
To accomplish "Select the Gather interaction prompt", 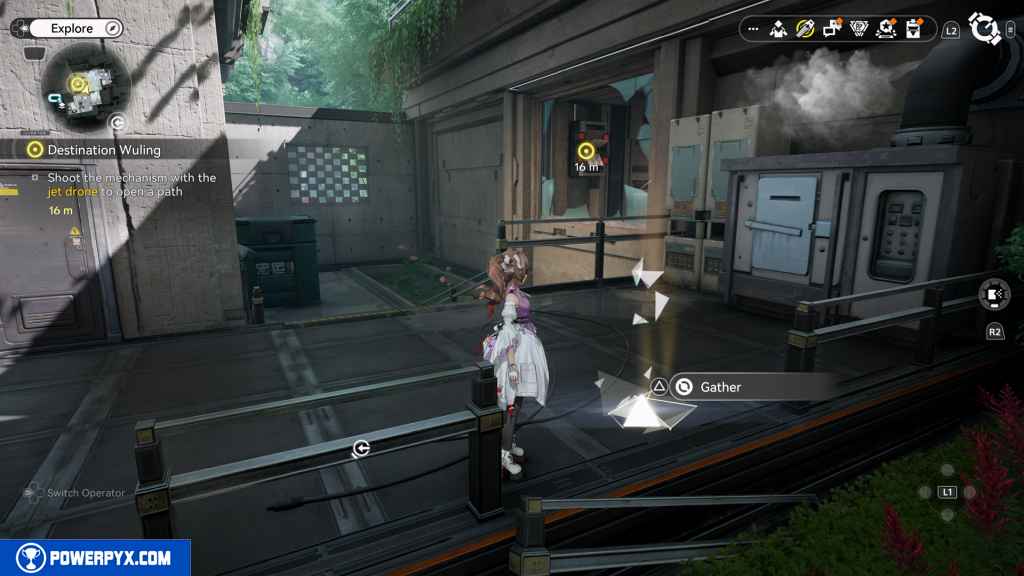I will point(720,387).
